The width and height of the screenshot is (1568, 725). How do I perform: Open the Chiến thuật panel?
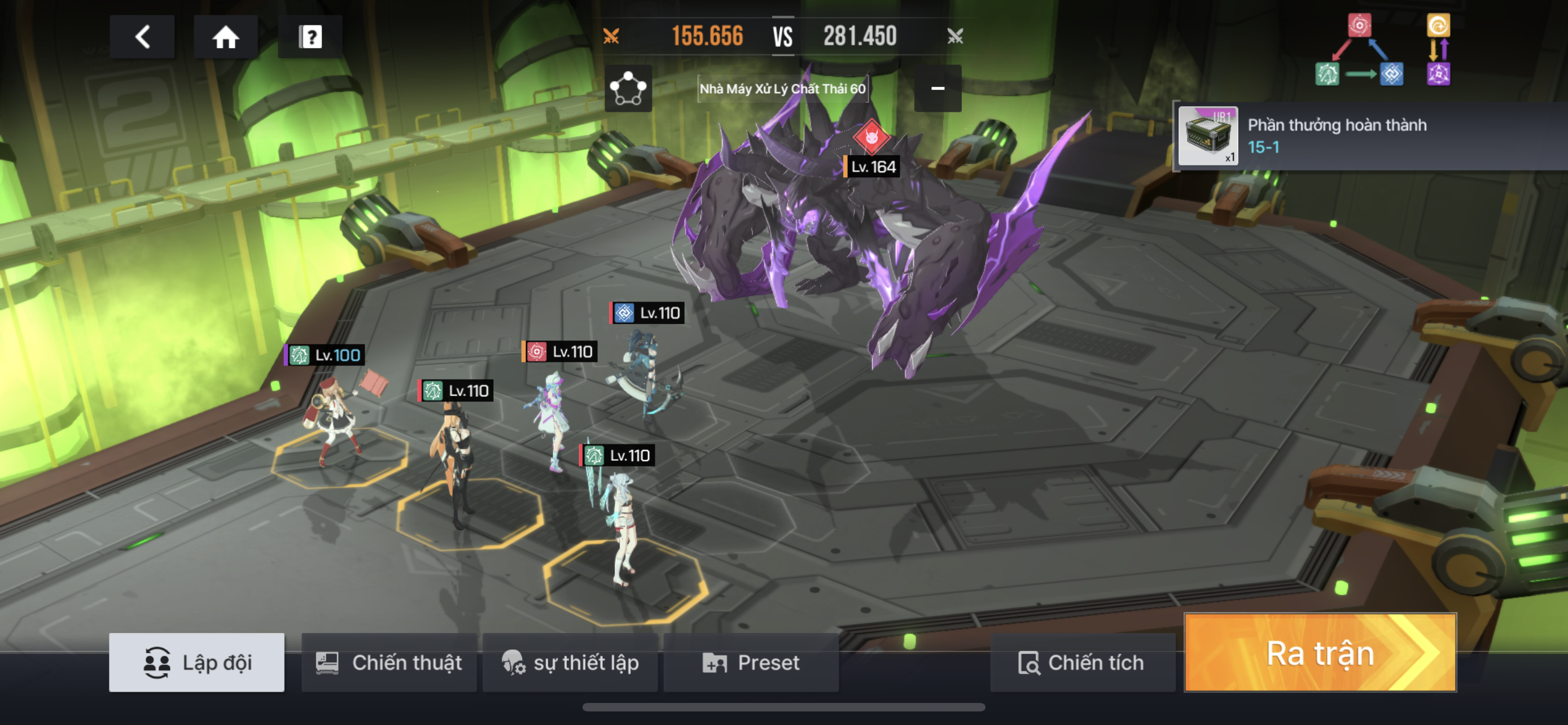point(389,662)
